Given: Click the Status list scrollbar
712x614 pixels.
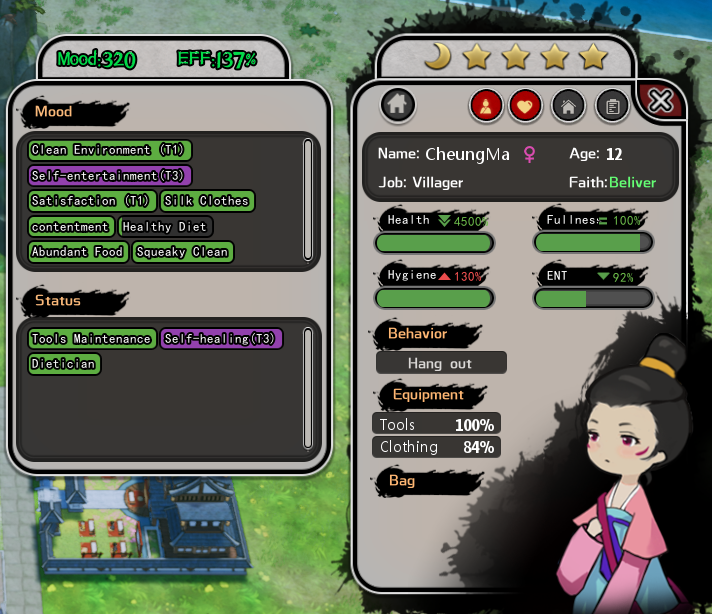Looking at the screenshot, I should click(x=307, y=387).
